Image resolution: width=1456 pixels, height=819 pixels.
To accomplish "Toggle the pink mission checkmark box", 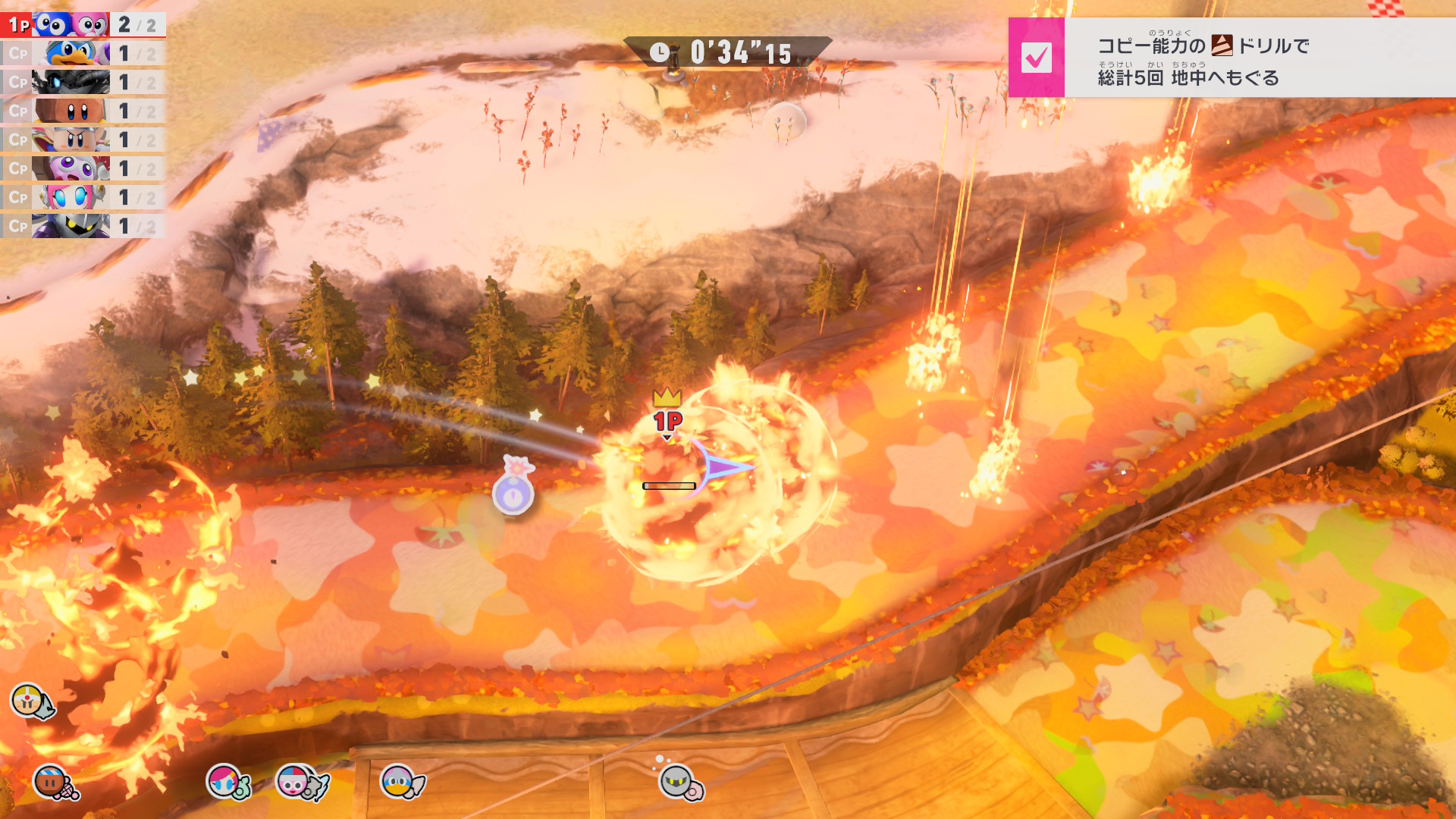I will [1036, 58].
